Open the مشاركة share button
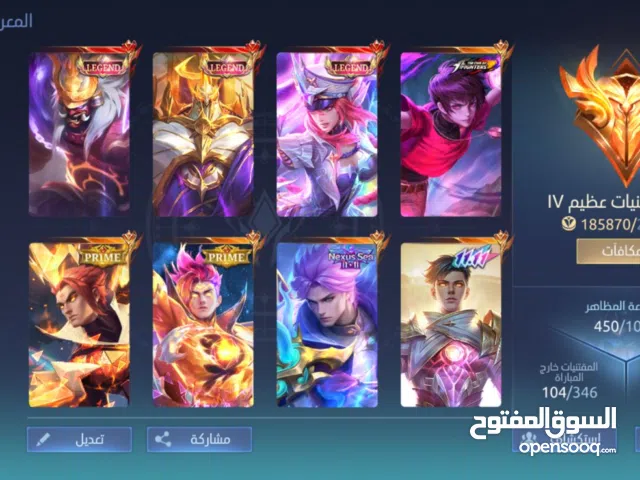The width and height of the screenshot is (640, 480). [199, 438]
